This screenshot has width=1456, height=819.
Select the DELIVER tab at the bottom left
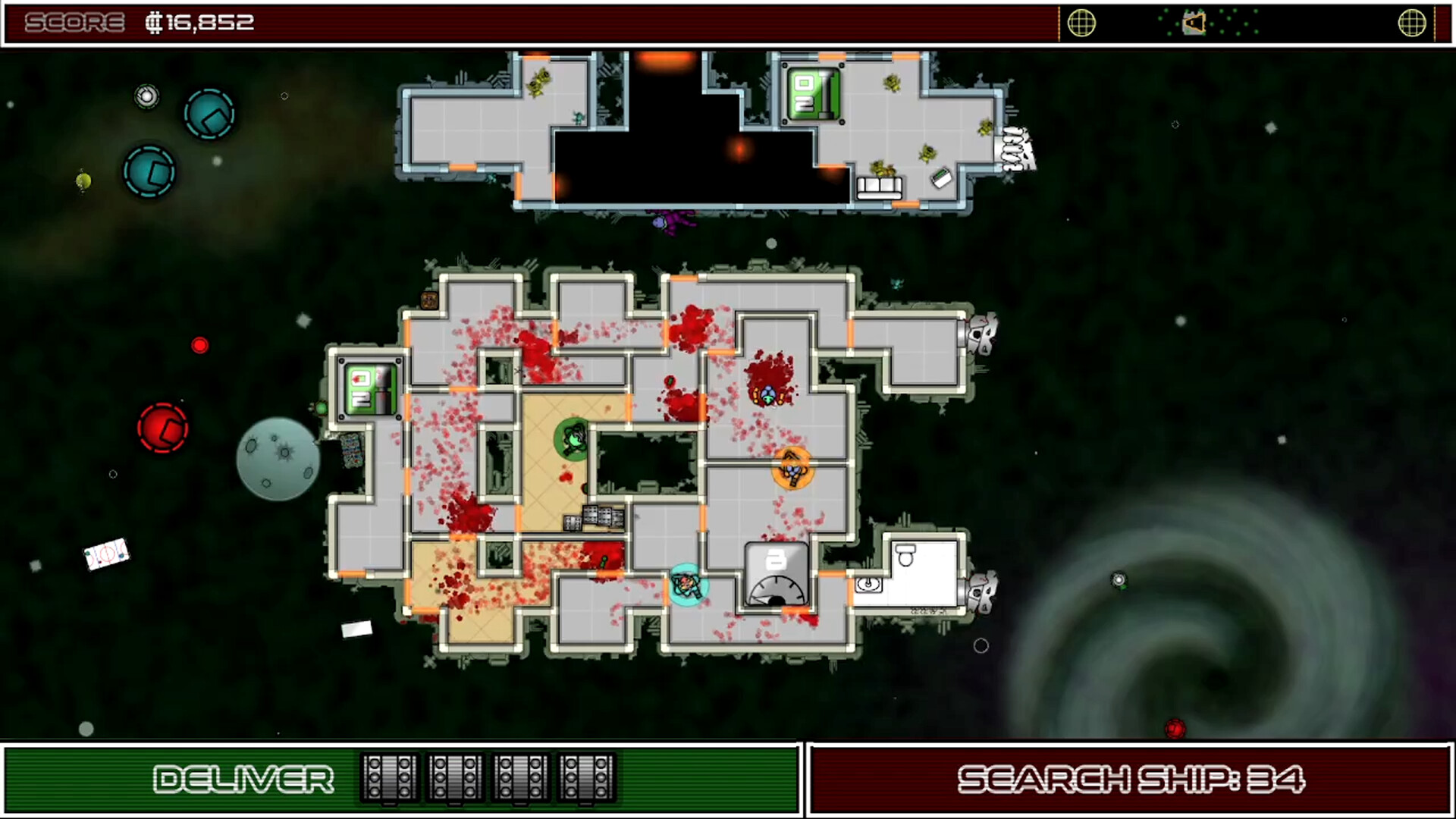click(243, 778)
